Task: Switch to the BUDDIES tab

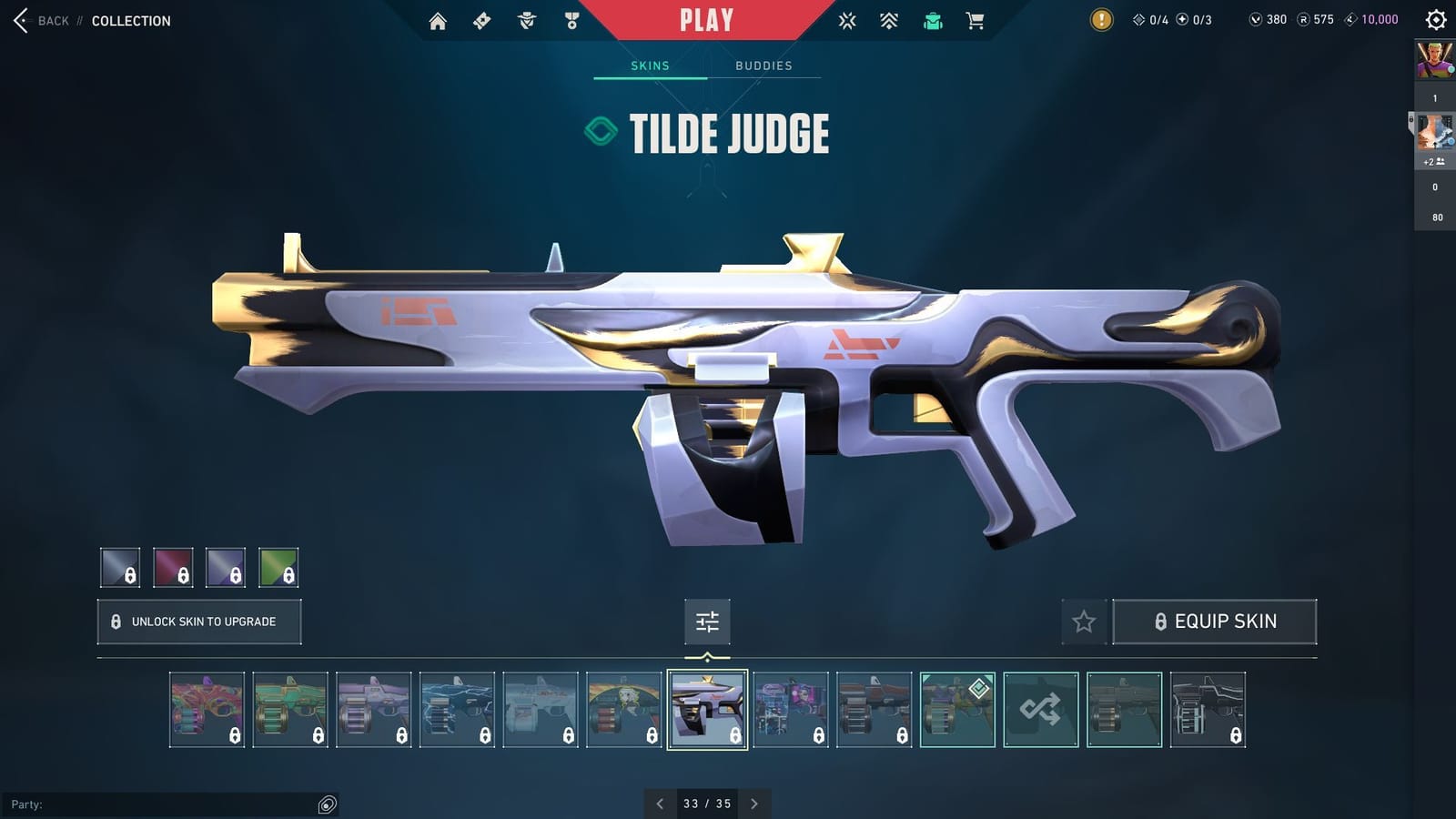Action: tap(764, 65)
